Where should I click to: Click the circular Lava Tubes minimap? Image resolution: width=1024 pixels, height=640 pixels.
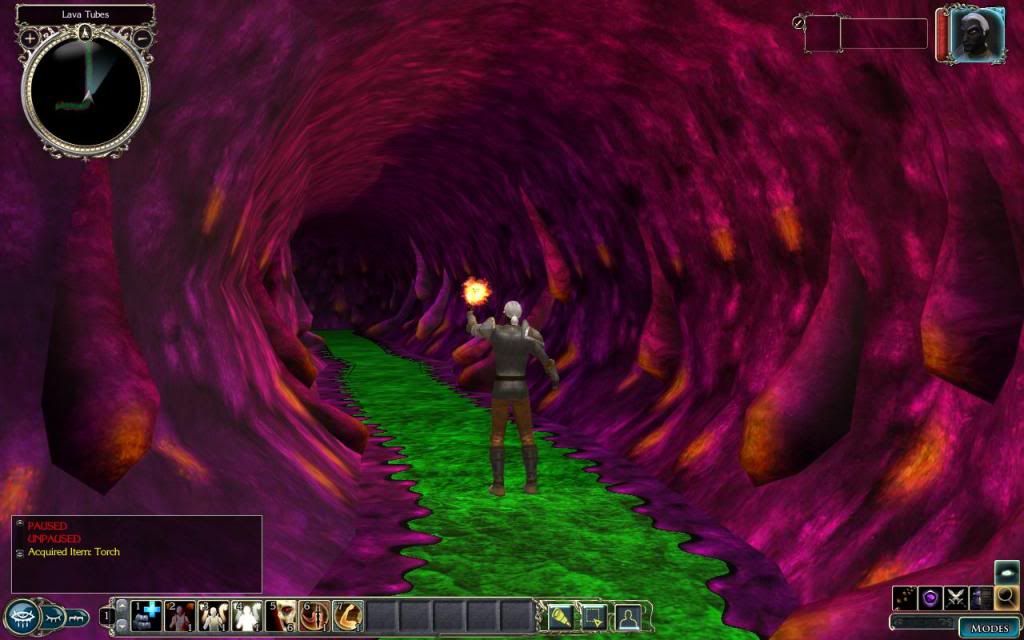(86, 92)
